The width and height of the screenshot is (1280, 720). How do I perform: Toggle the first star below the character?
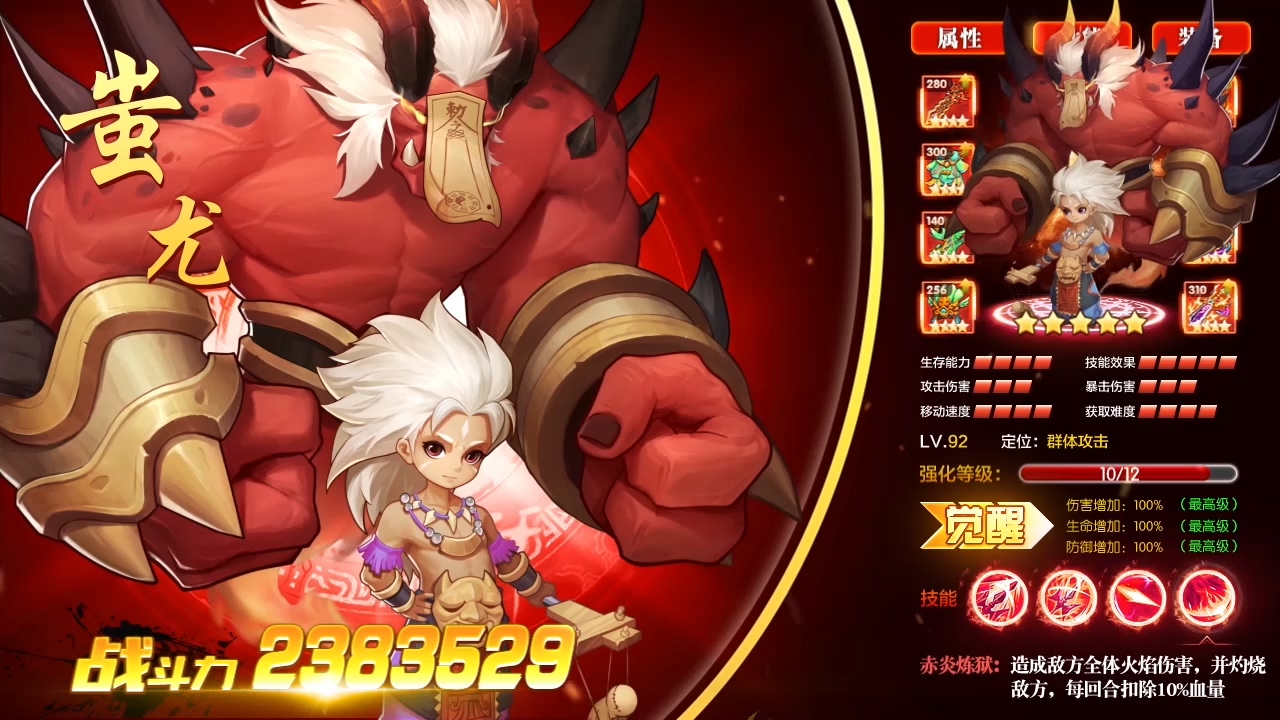1028,322
